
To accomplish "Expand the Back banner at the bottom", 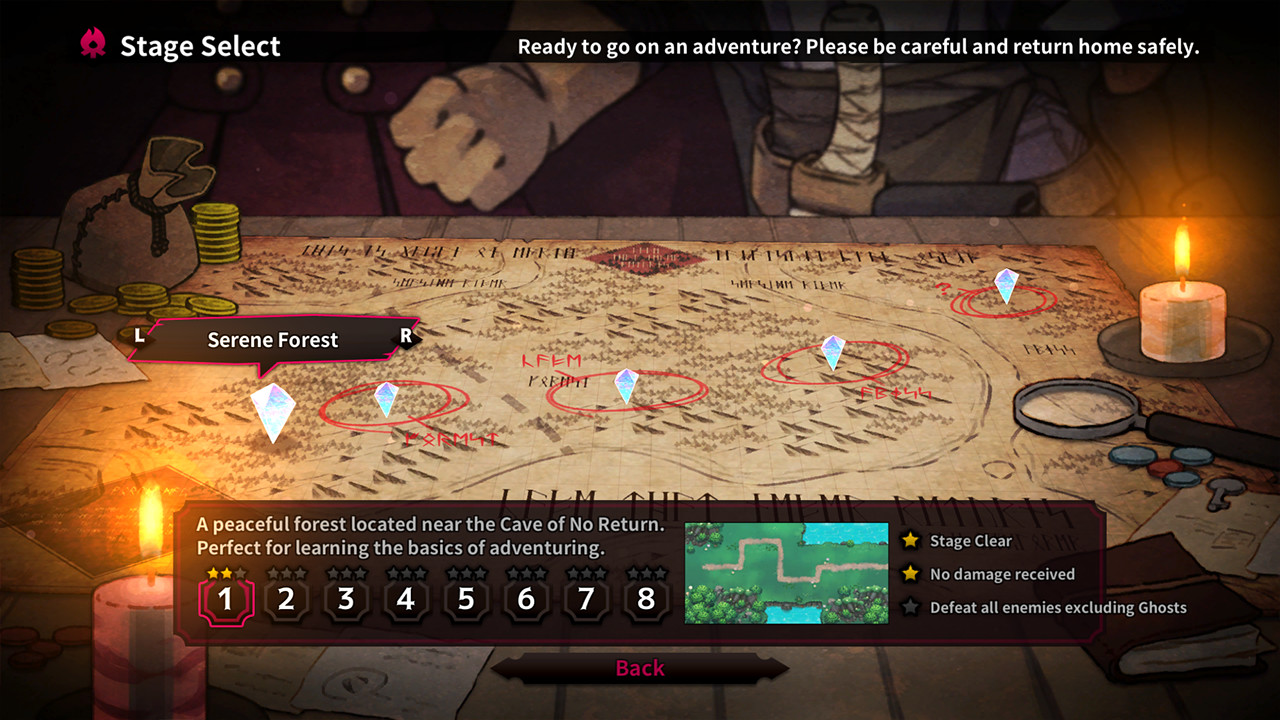I will [640, 668].
